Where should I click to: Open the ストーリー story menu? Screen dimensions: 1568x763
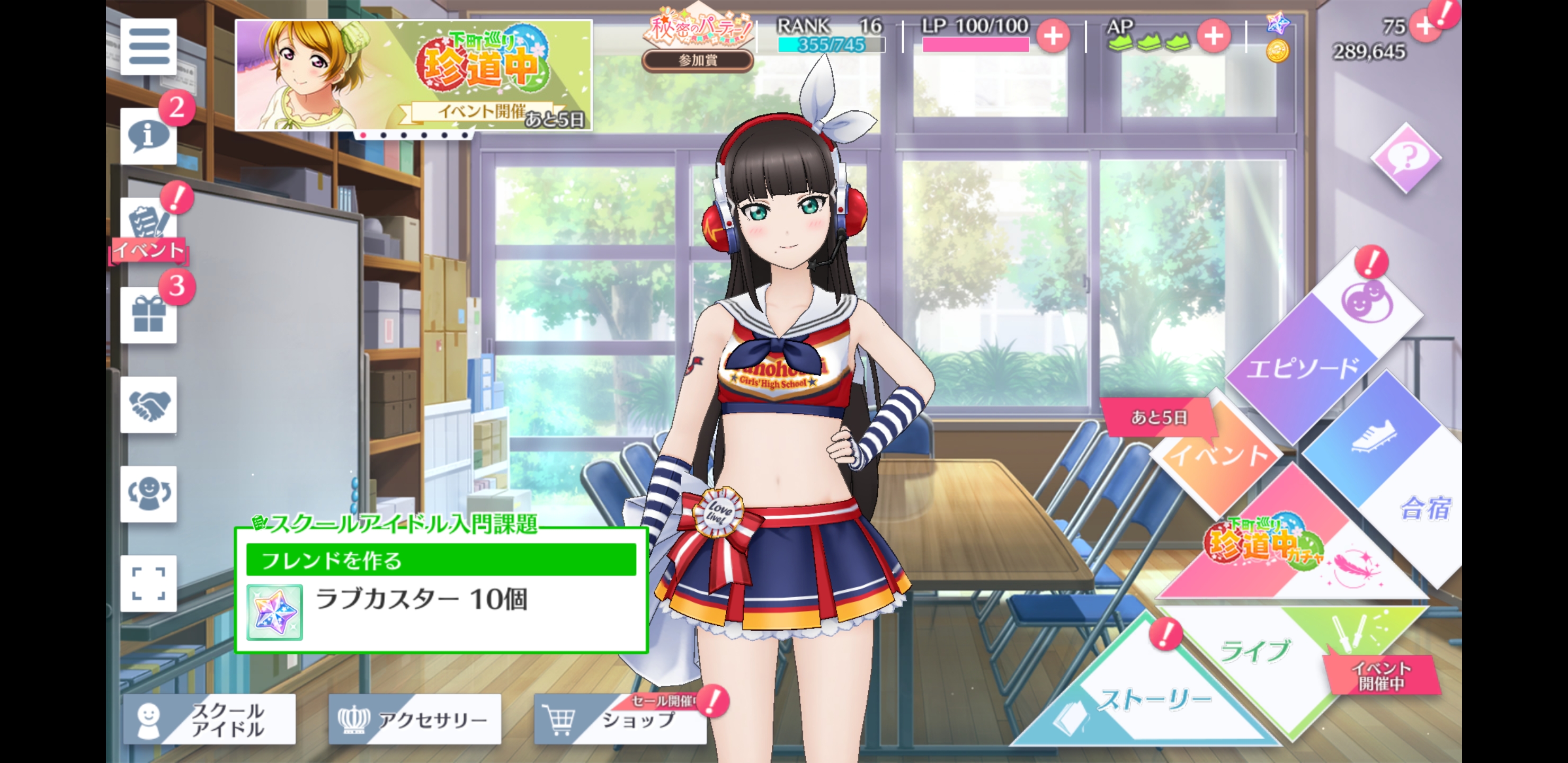1151,700
